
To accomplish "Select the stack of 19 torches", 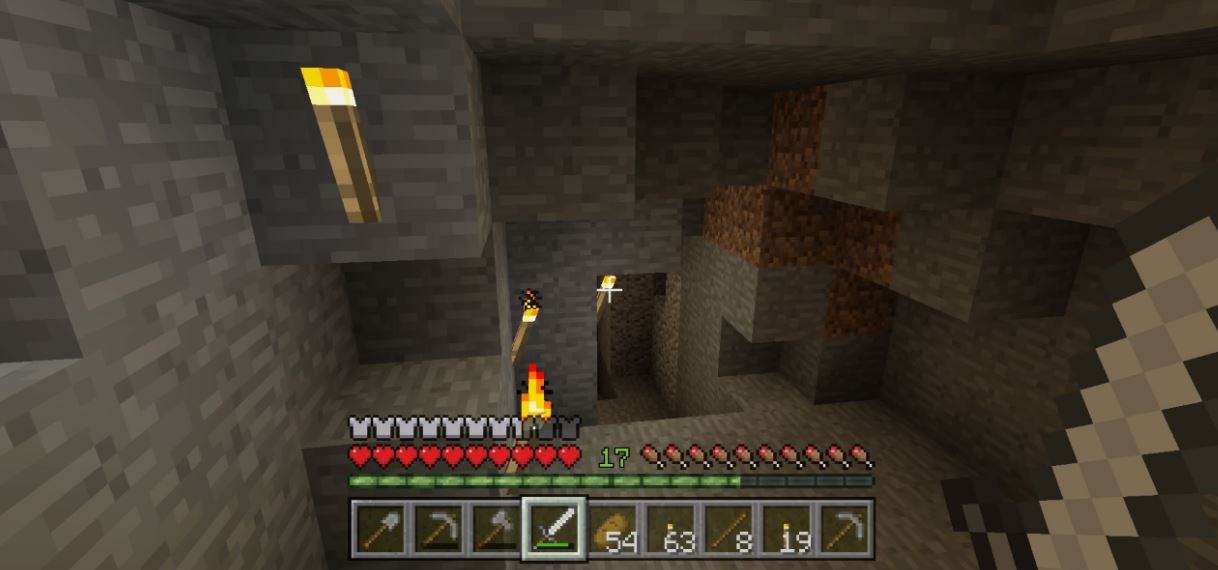I will click(x=786, y=528).
